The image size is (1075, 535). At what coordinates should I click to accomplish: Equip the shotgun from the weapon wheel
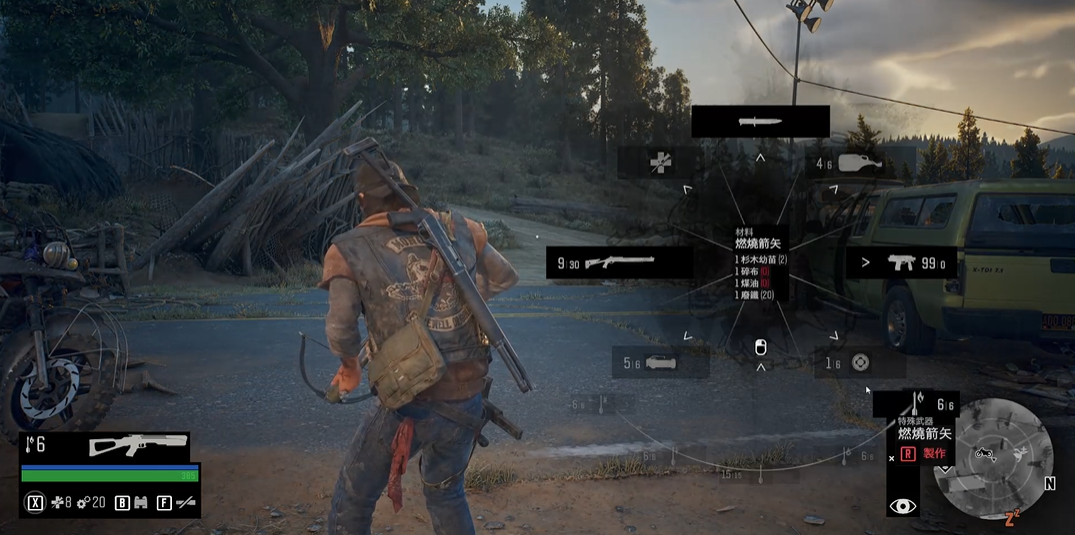click(620, 262)
